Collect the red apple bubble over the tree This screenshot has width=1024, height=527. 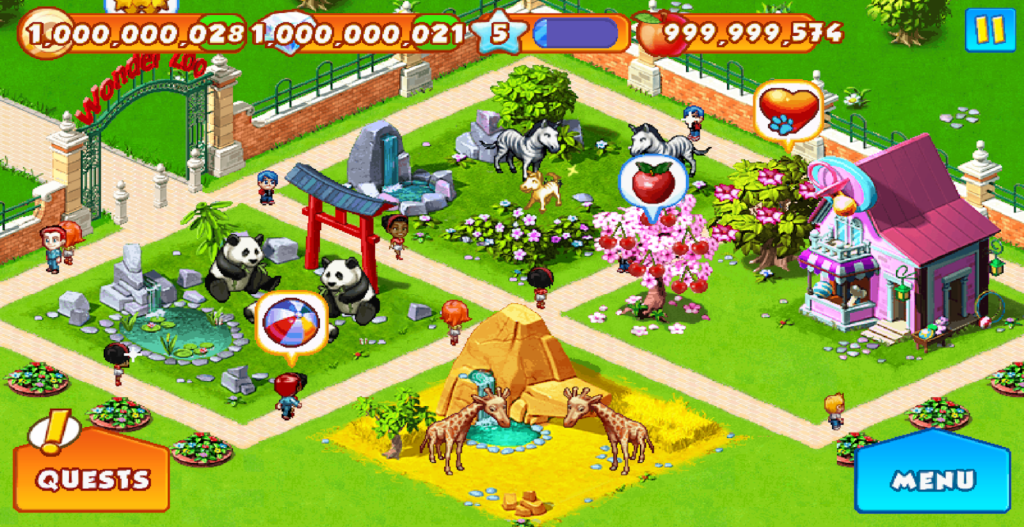point(652,183)
